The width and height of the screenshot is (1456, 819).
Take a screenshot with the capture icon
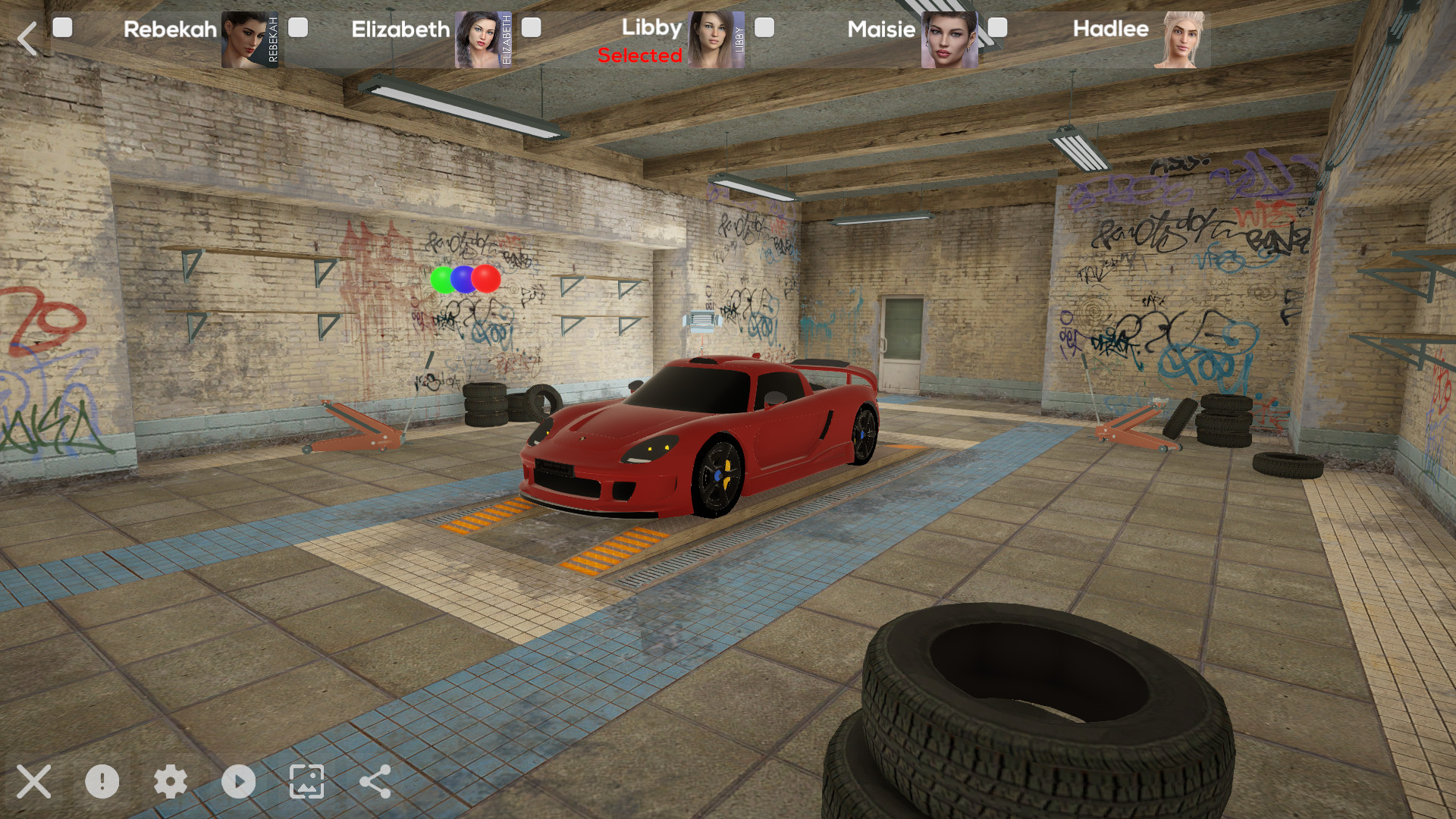click(x=306, y=782)
